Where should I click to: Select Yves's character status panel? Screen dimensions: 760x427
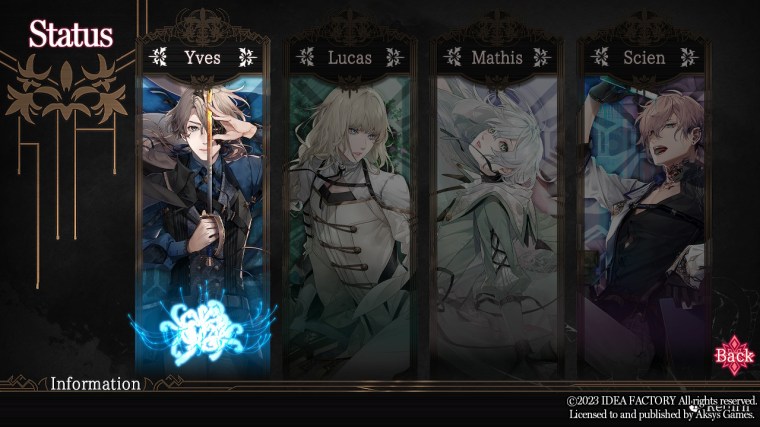tap(203, 210)
